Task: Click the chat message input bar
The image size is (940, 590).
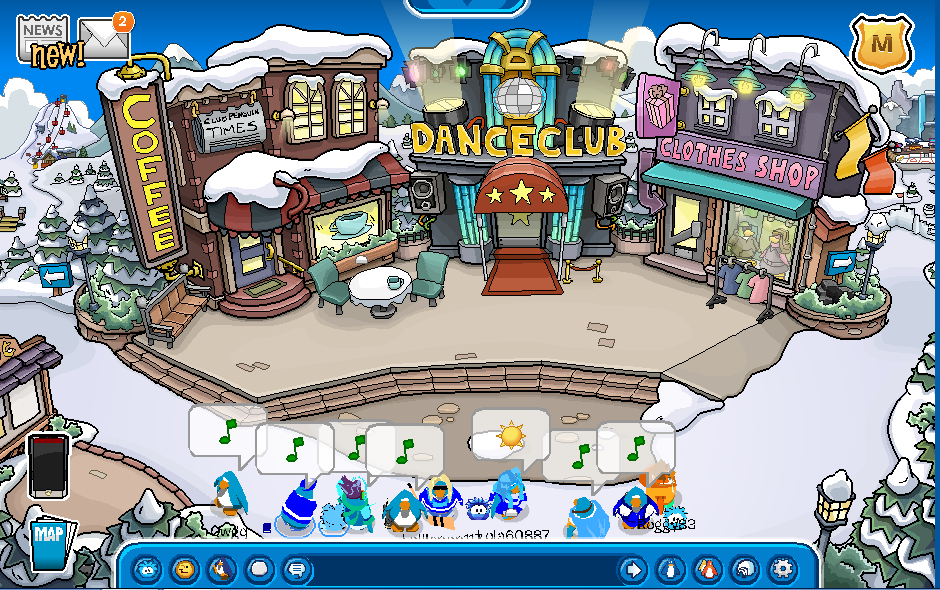Action: point(460,570)
